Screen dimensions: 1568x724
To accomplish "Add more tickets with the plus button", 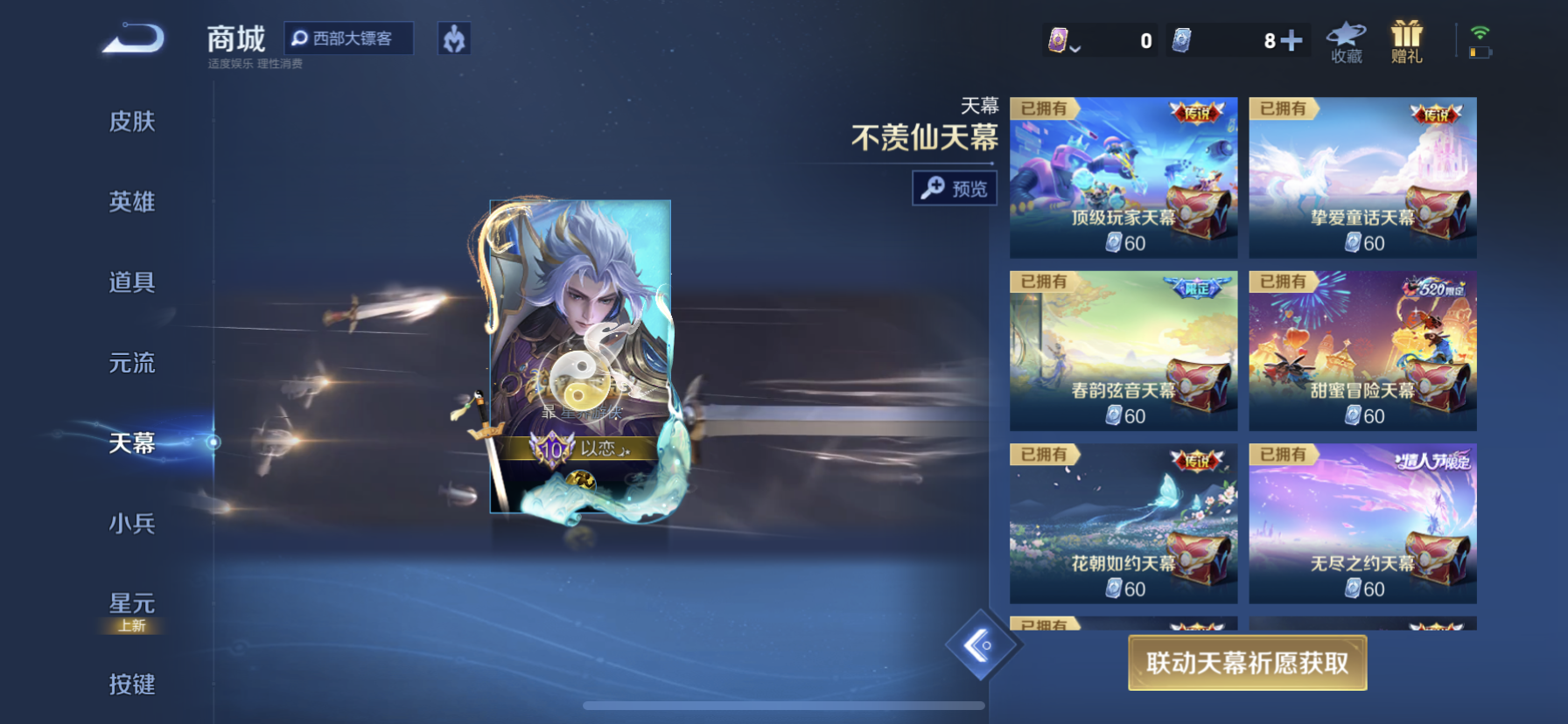I will coord(1291,40).
